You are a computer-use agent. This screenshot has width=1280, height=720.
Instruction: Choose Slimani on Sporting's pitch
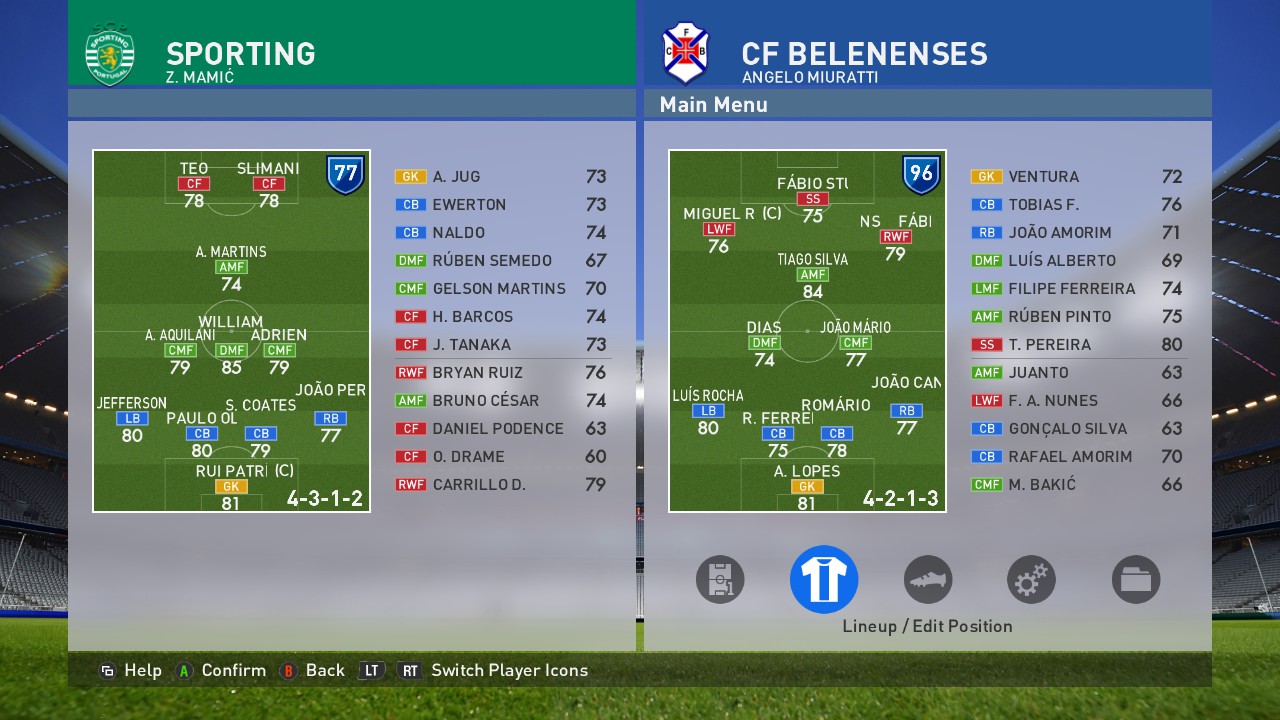pos(268,184)
